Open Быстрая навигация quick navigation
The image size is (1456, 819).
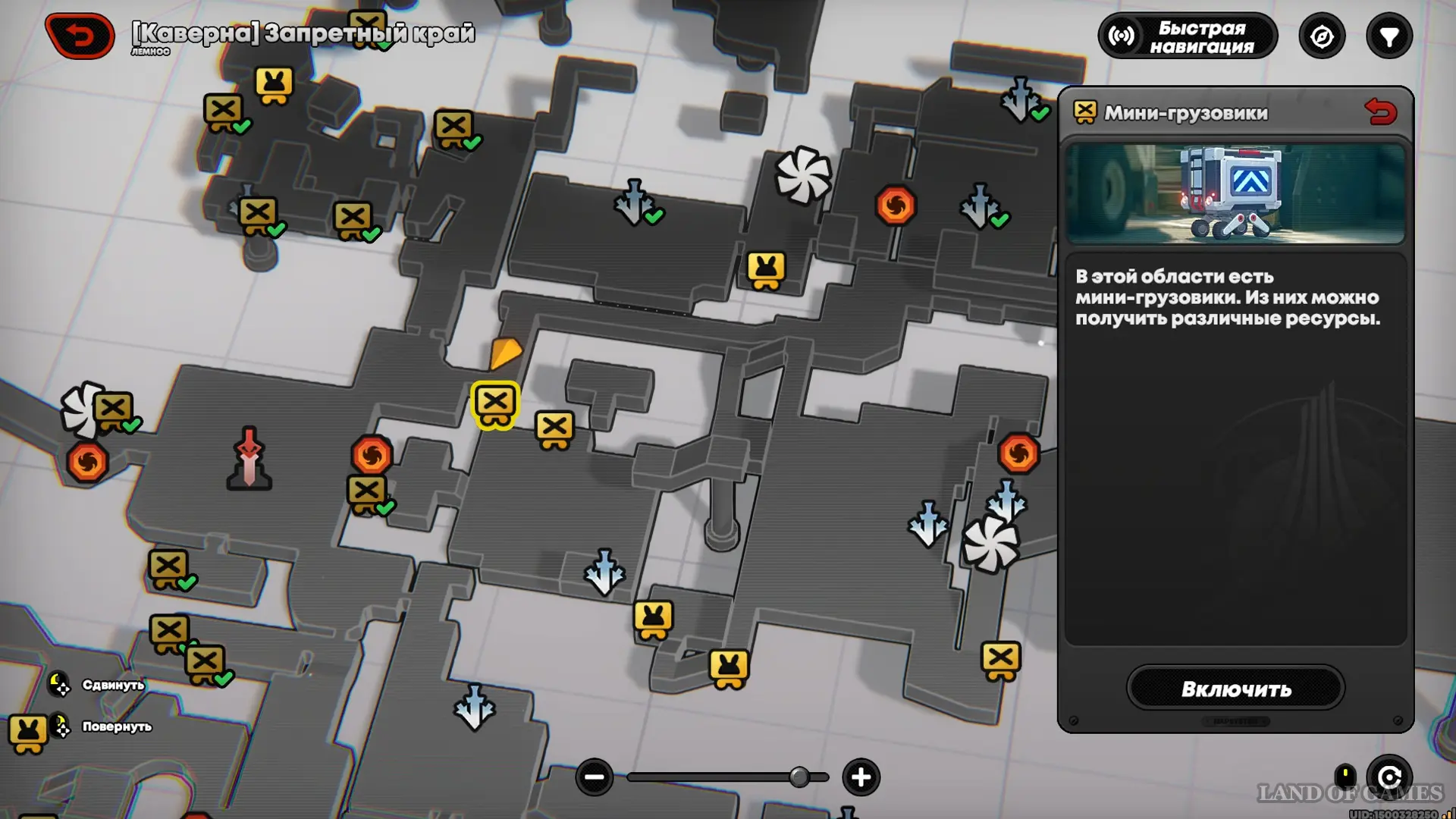1188,36
